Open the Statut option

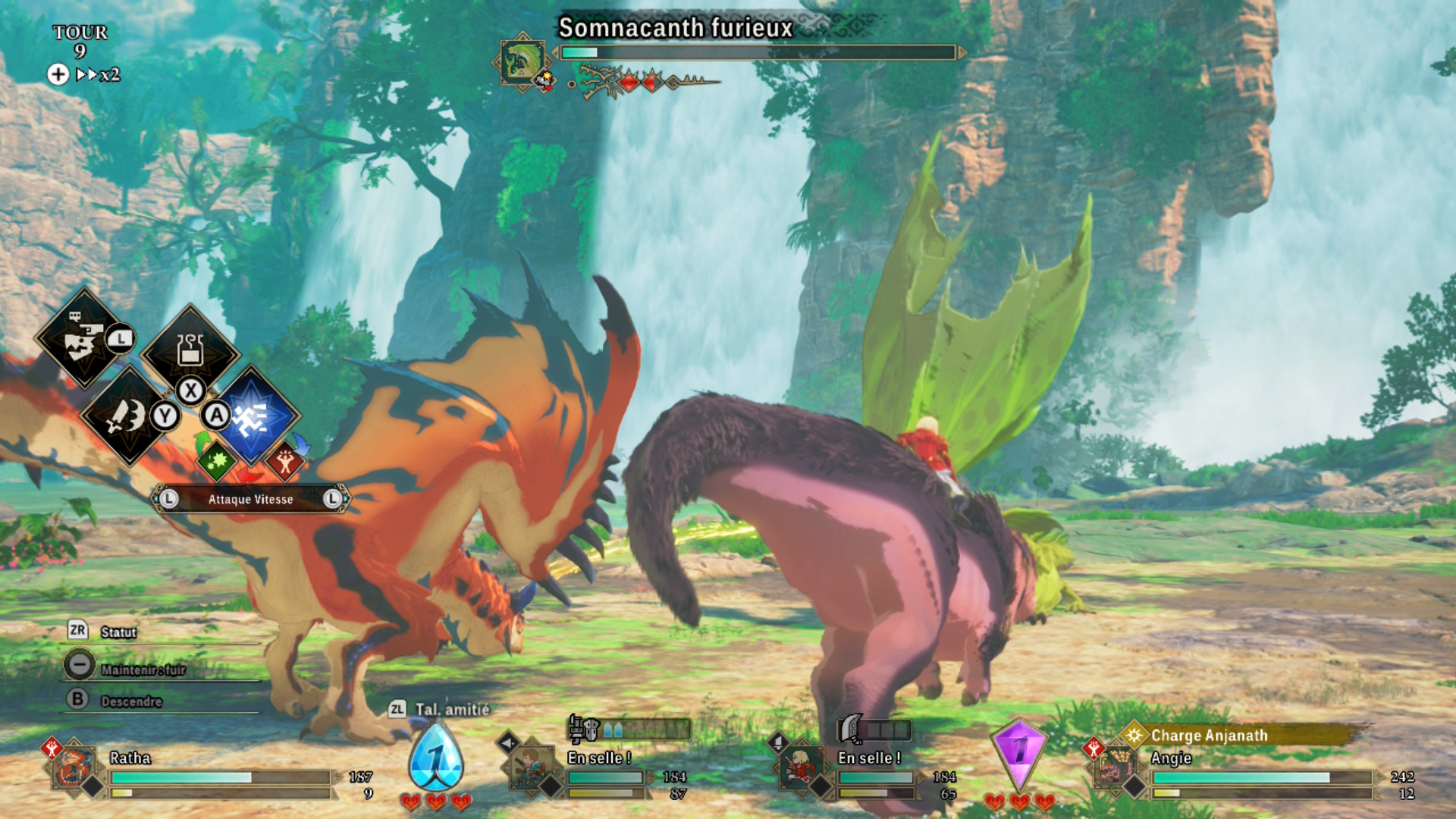click(x=118, y=632)
